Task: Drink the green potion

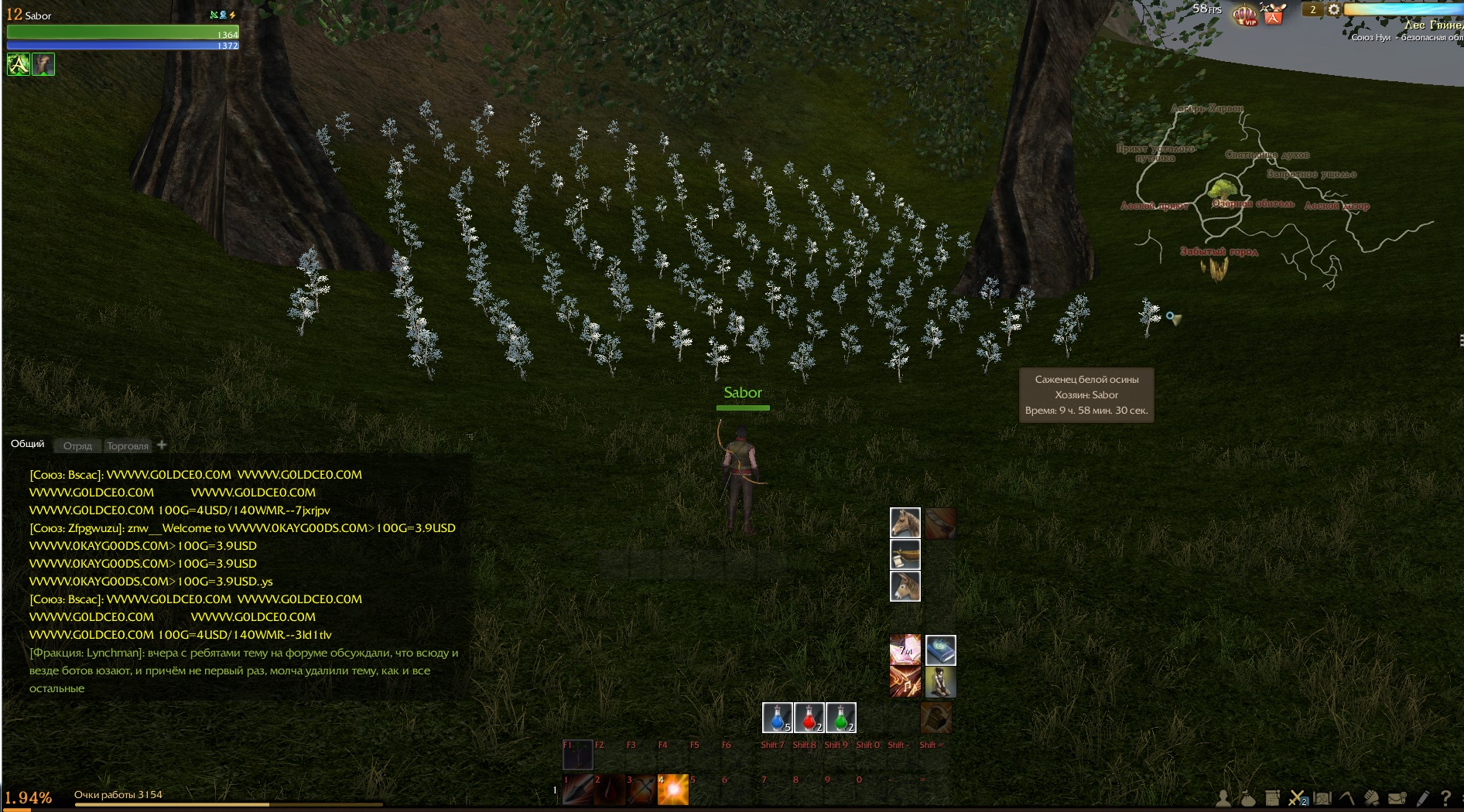Action: pos(840,718)
